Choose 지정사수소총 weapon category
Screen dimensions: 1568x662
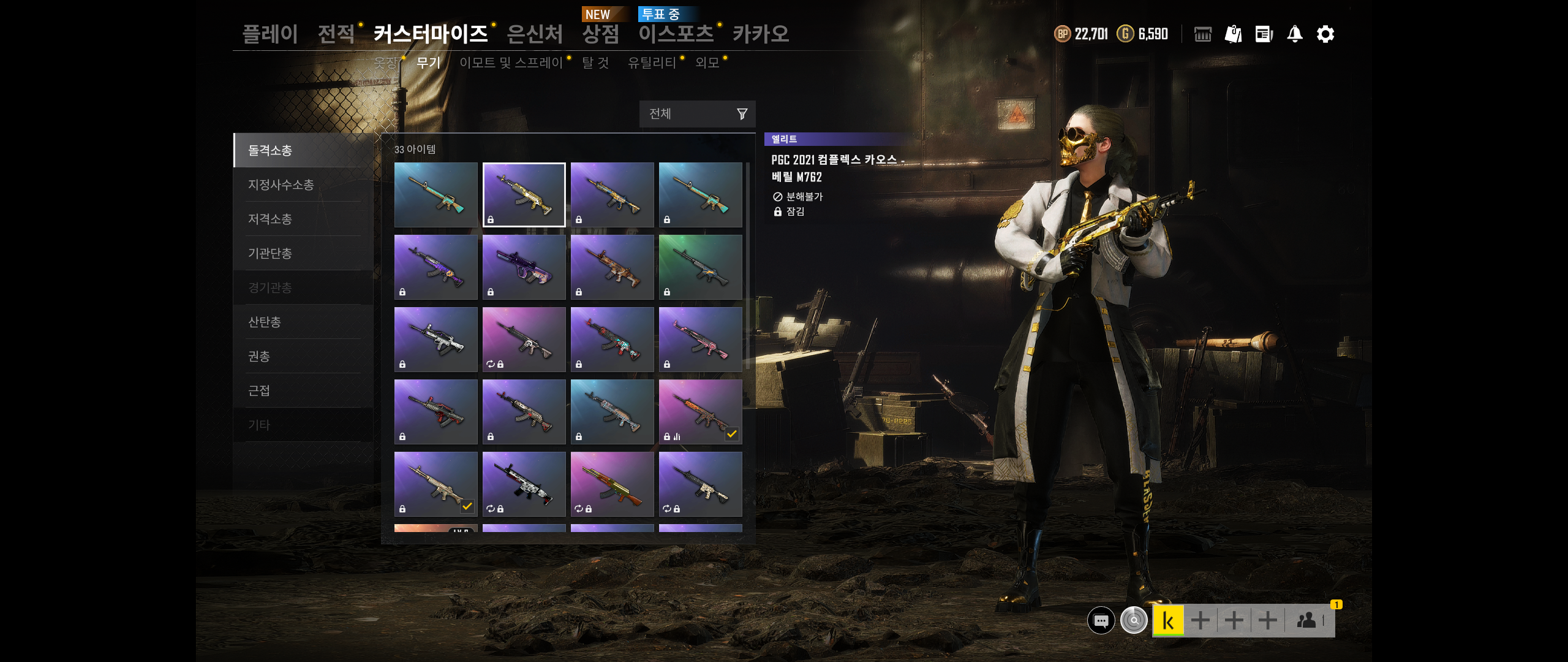click(281, 185)
